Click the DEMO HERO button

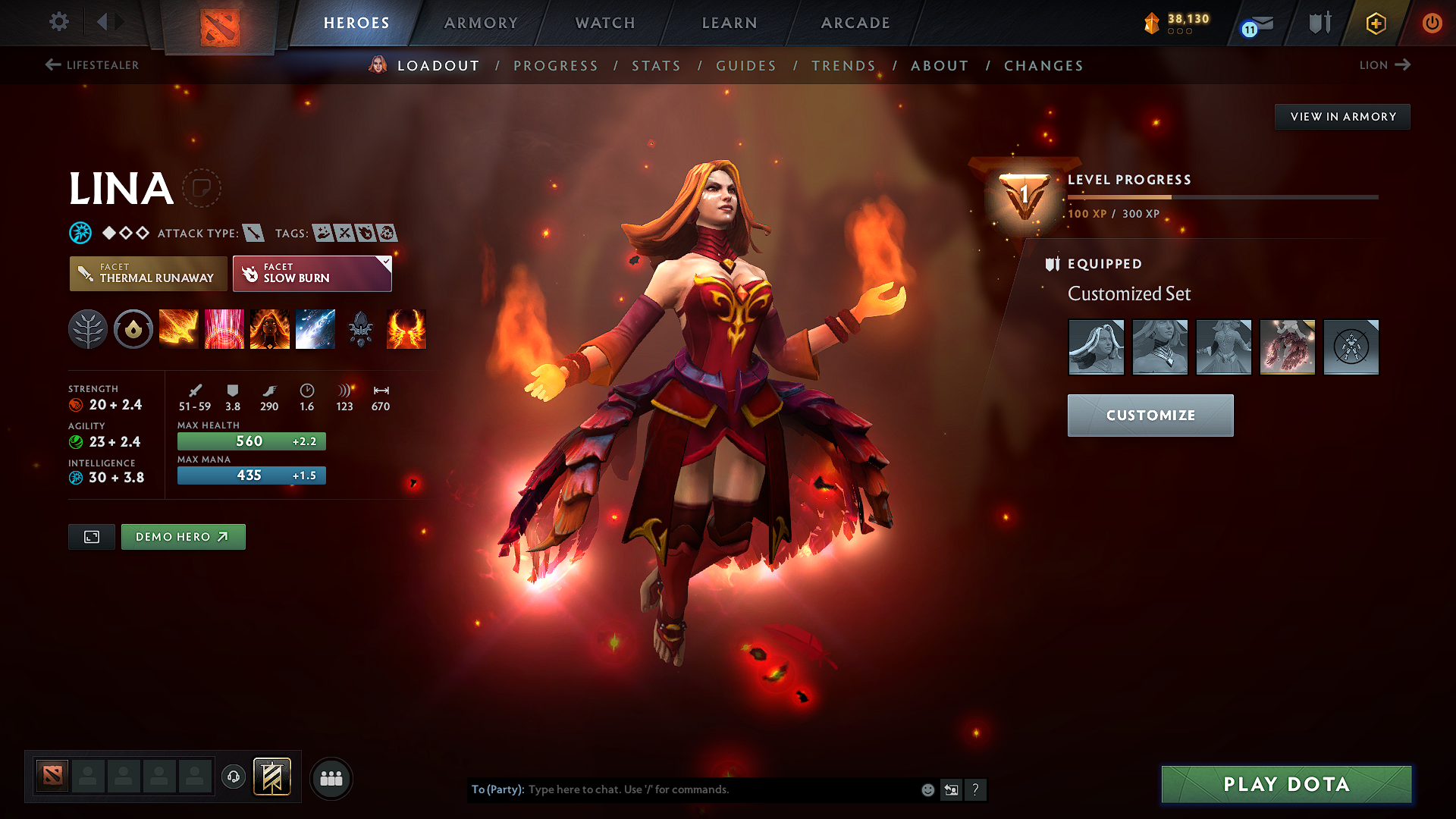click(183, 536)
